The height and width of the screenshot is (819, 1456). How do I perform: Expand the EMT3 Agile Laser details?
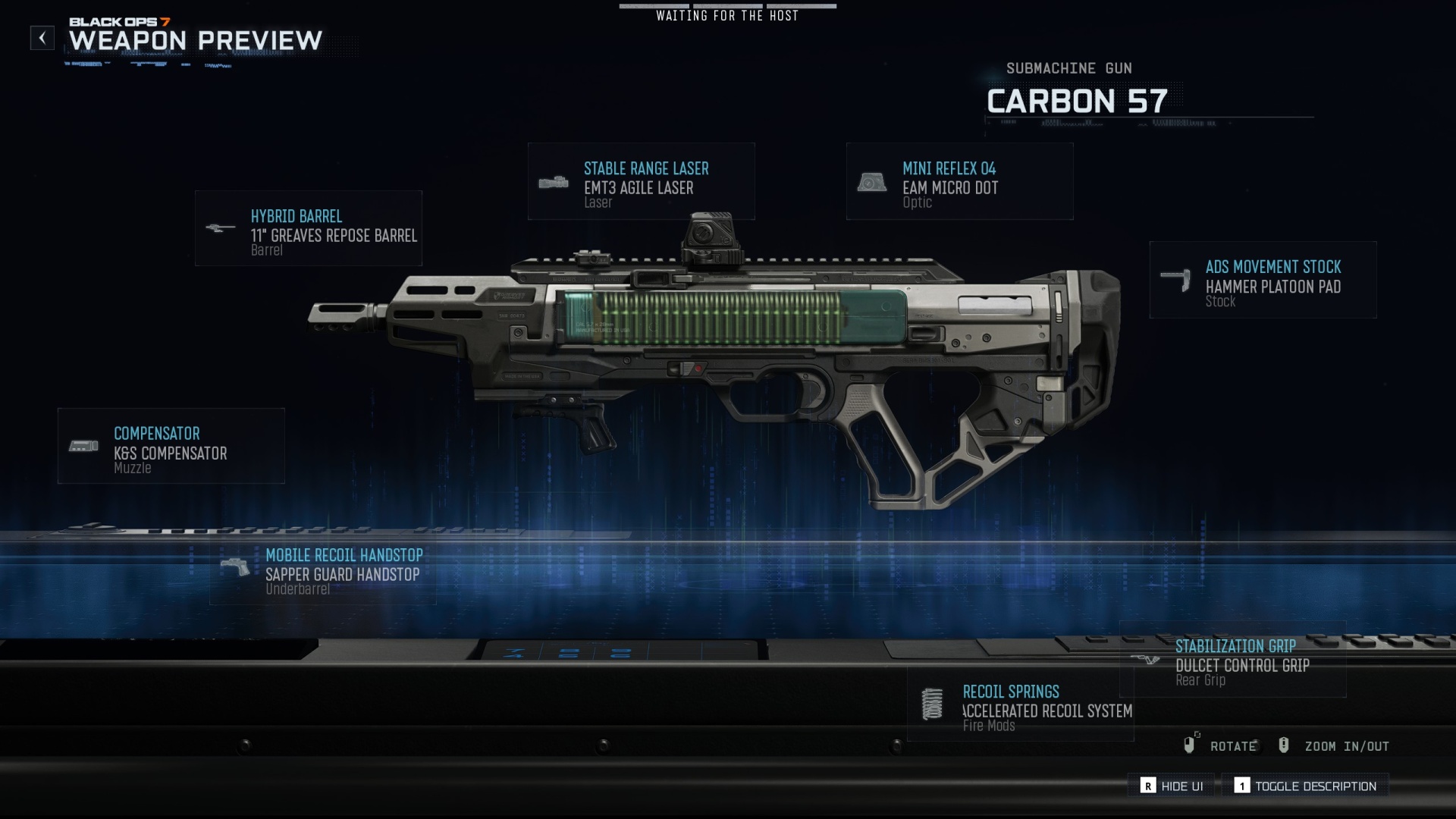641,182
